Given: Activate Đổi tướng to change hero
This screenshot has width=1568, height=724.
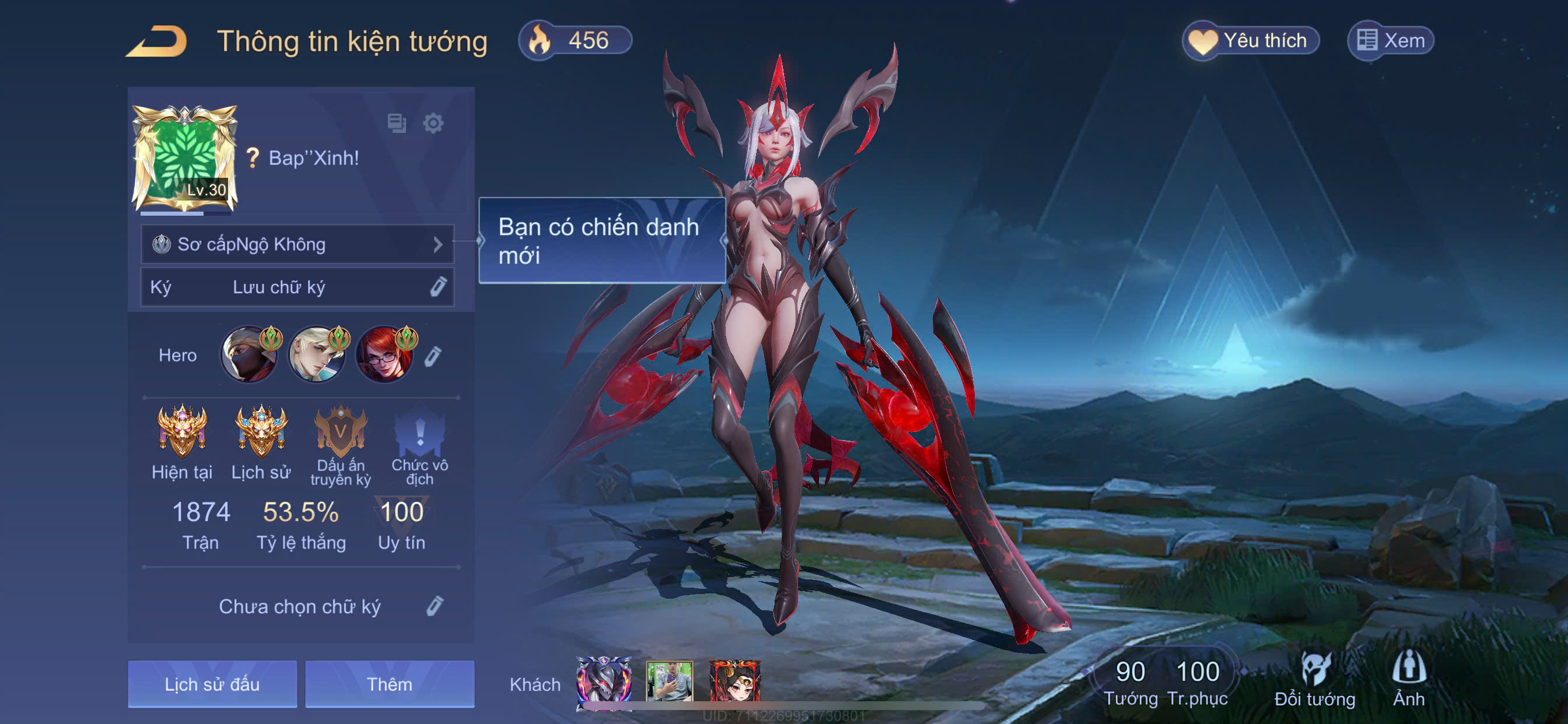Looking at the screenshot, I should tap(1315, 680).
